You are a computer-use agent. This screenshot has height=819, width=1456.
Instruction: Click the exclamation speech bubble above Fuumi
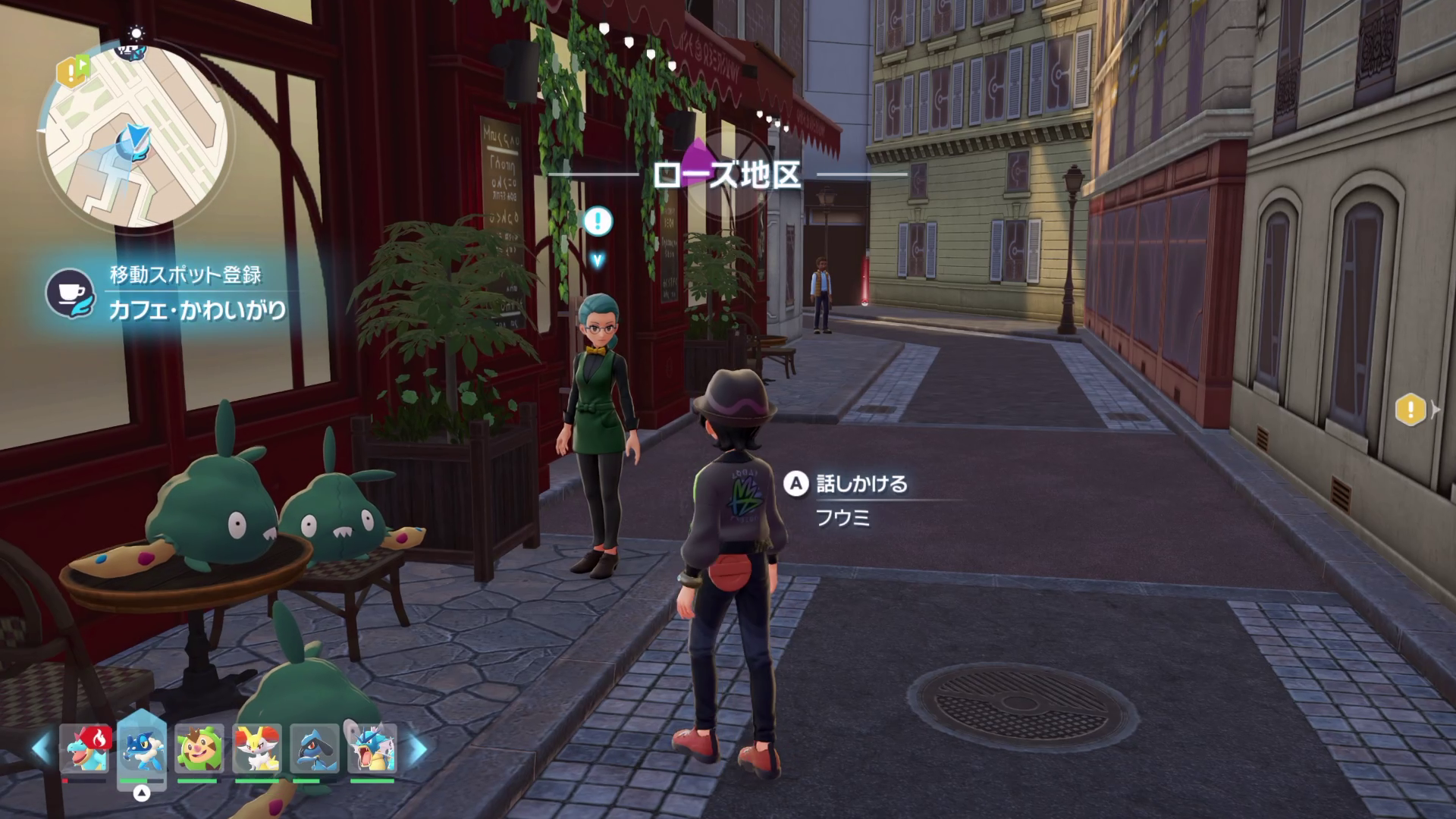(x=598, y=221)
